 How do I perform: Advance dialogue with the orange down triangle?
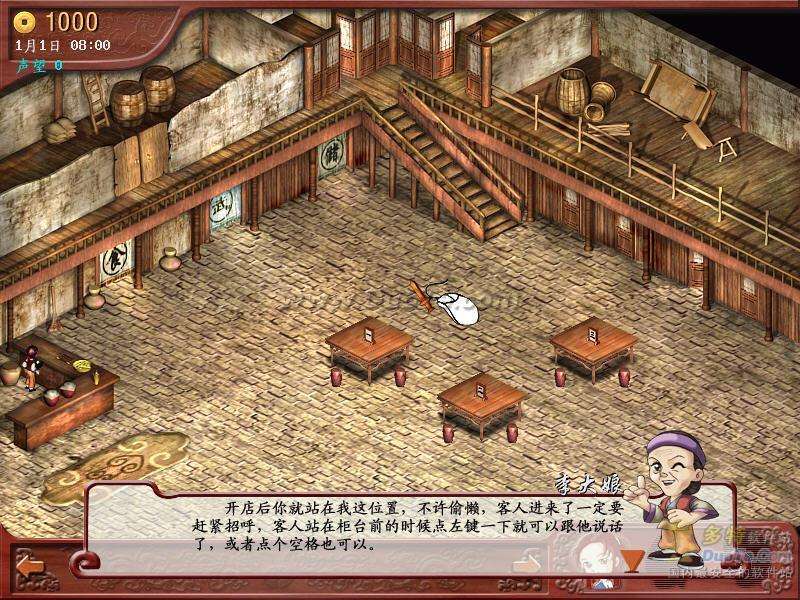tap(629, 561)
